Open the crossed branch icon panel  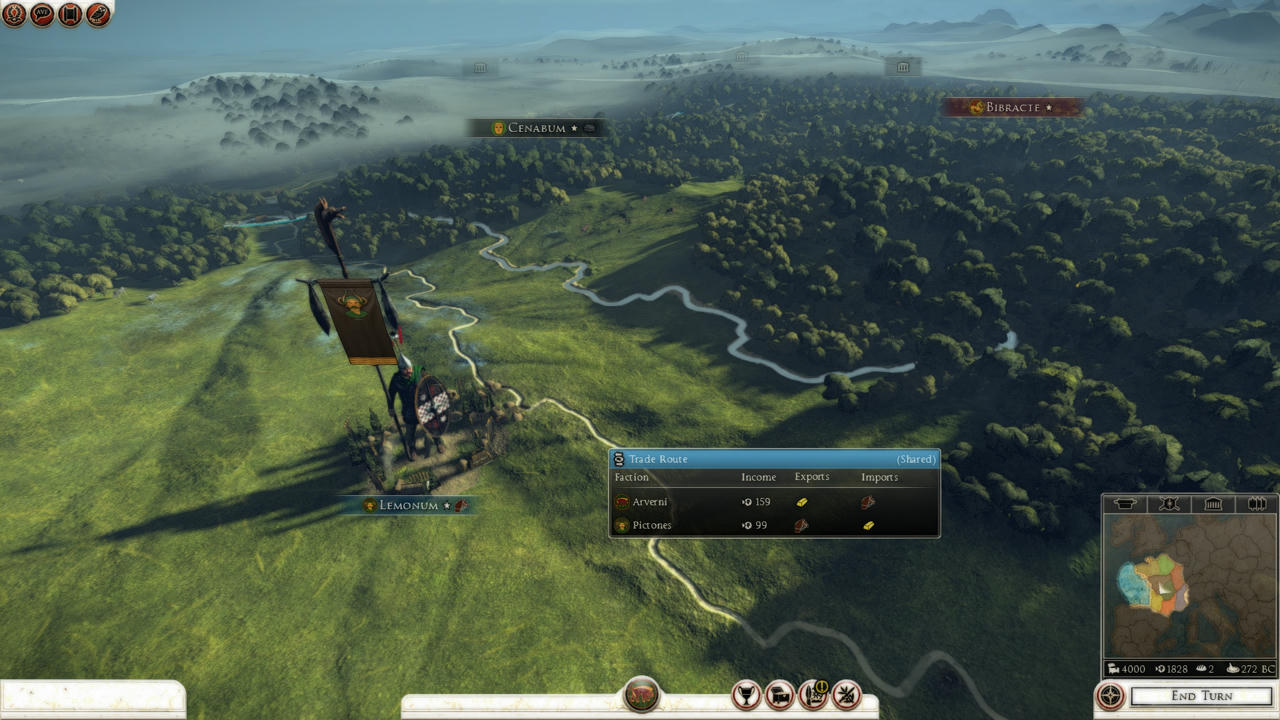pos(847,694)
